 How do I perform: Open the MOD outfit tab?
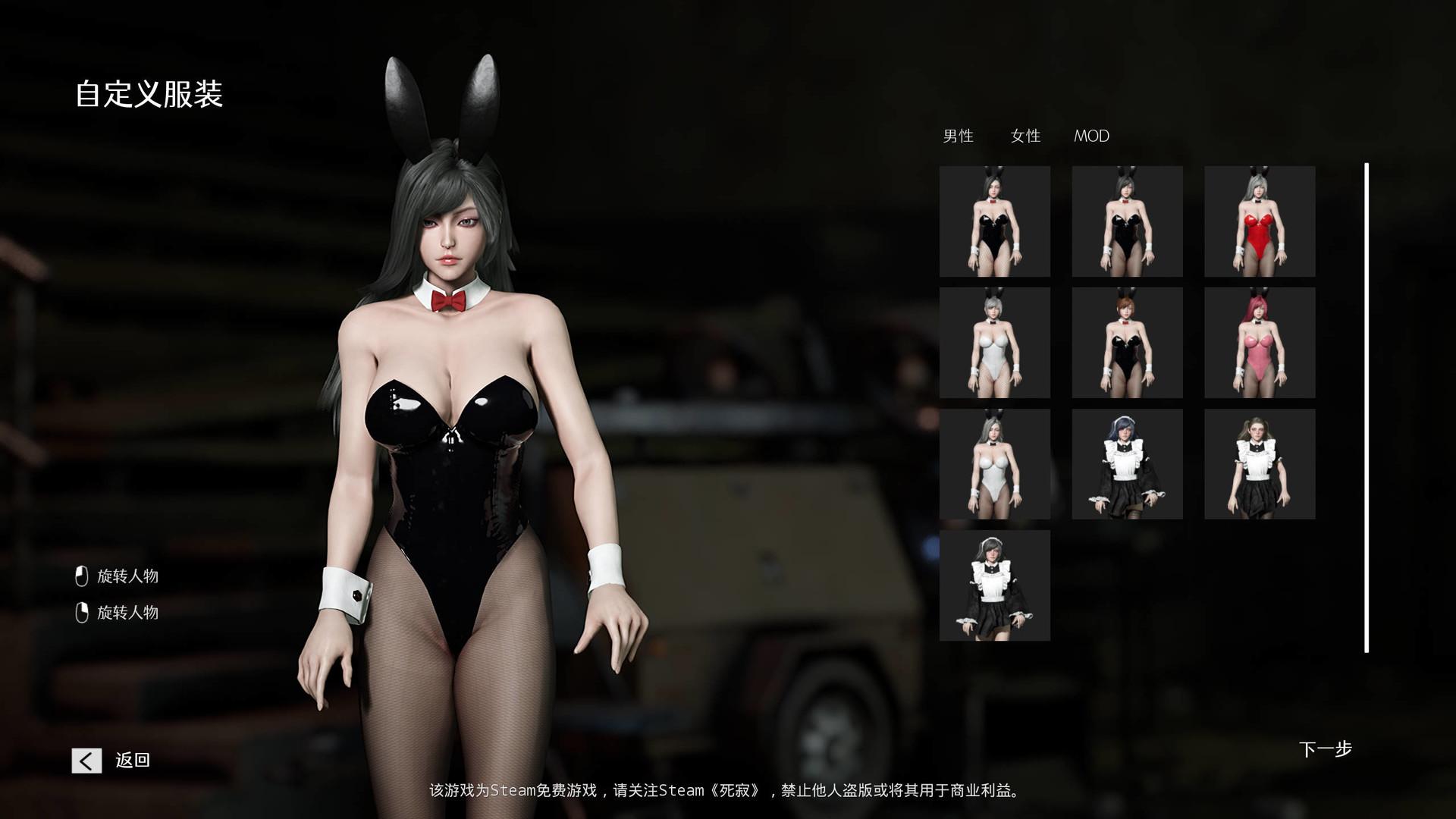coord(1091,136)
